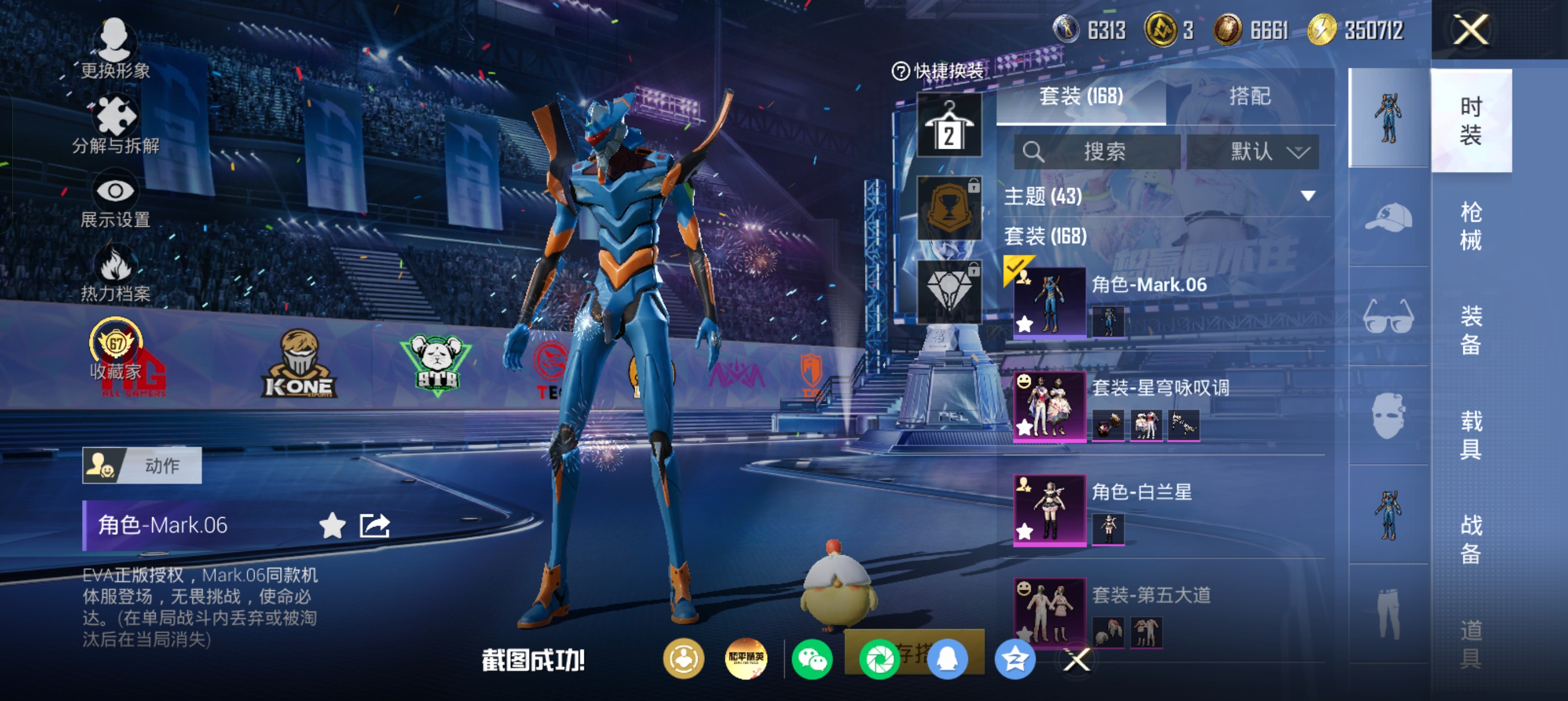Favorite the Mark.06 outfit with the star
Viewport: 1568px width, 701px height.
pyautogui.click(x=333, y=525)
